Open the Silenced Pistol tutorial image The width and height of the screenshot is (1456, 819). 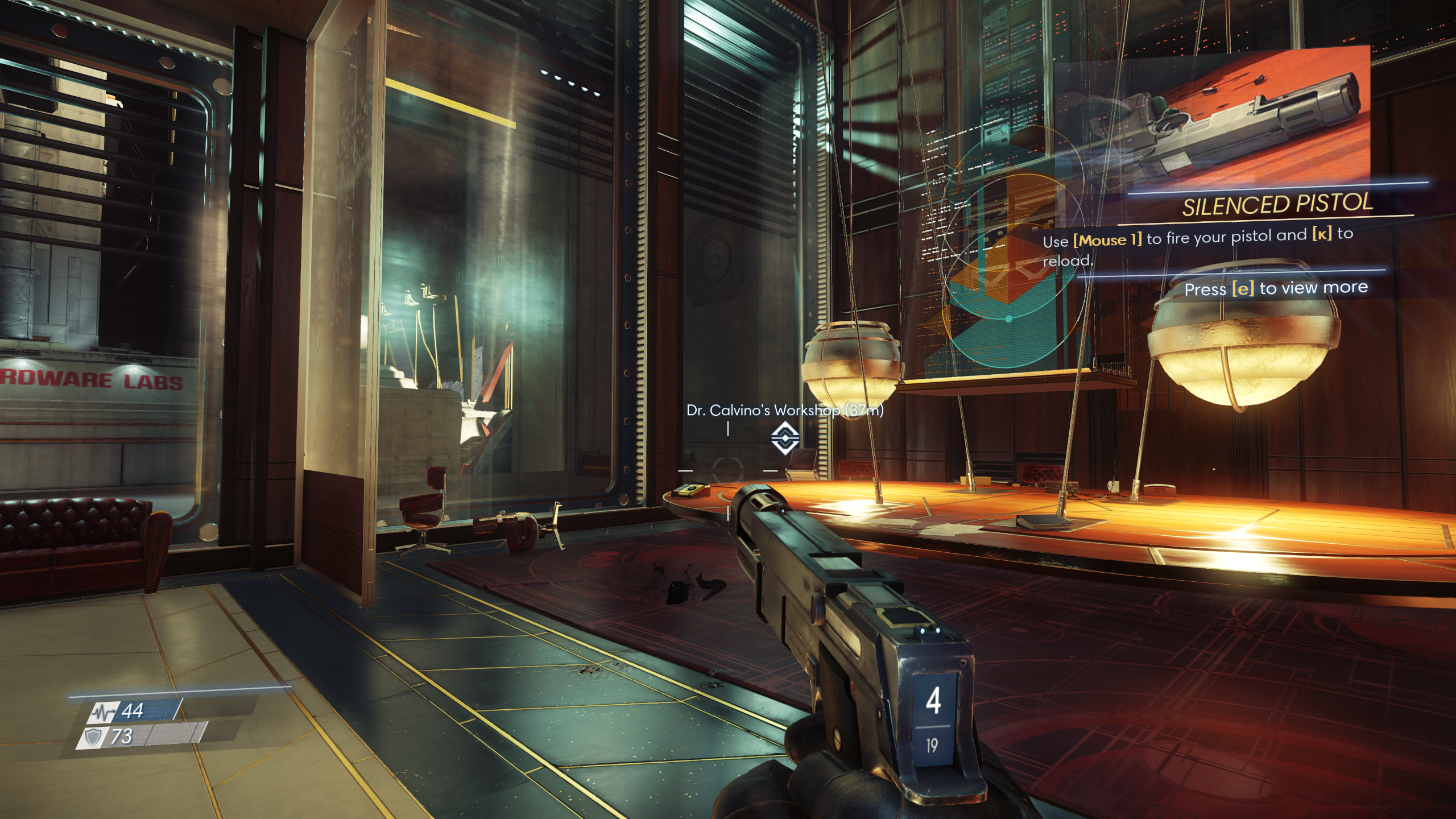[1211, 119]
